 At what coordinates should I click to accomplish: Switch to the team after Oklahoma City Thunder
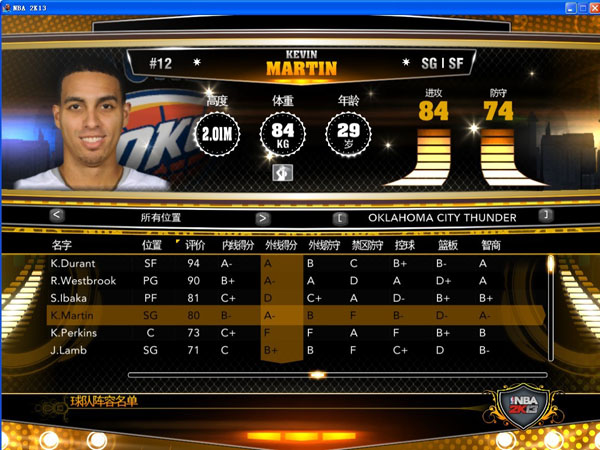(545, 216)
